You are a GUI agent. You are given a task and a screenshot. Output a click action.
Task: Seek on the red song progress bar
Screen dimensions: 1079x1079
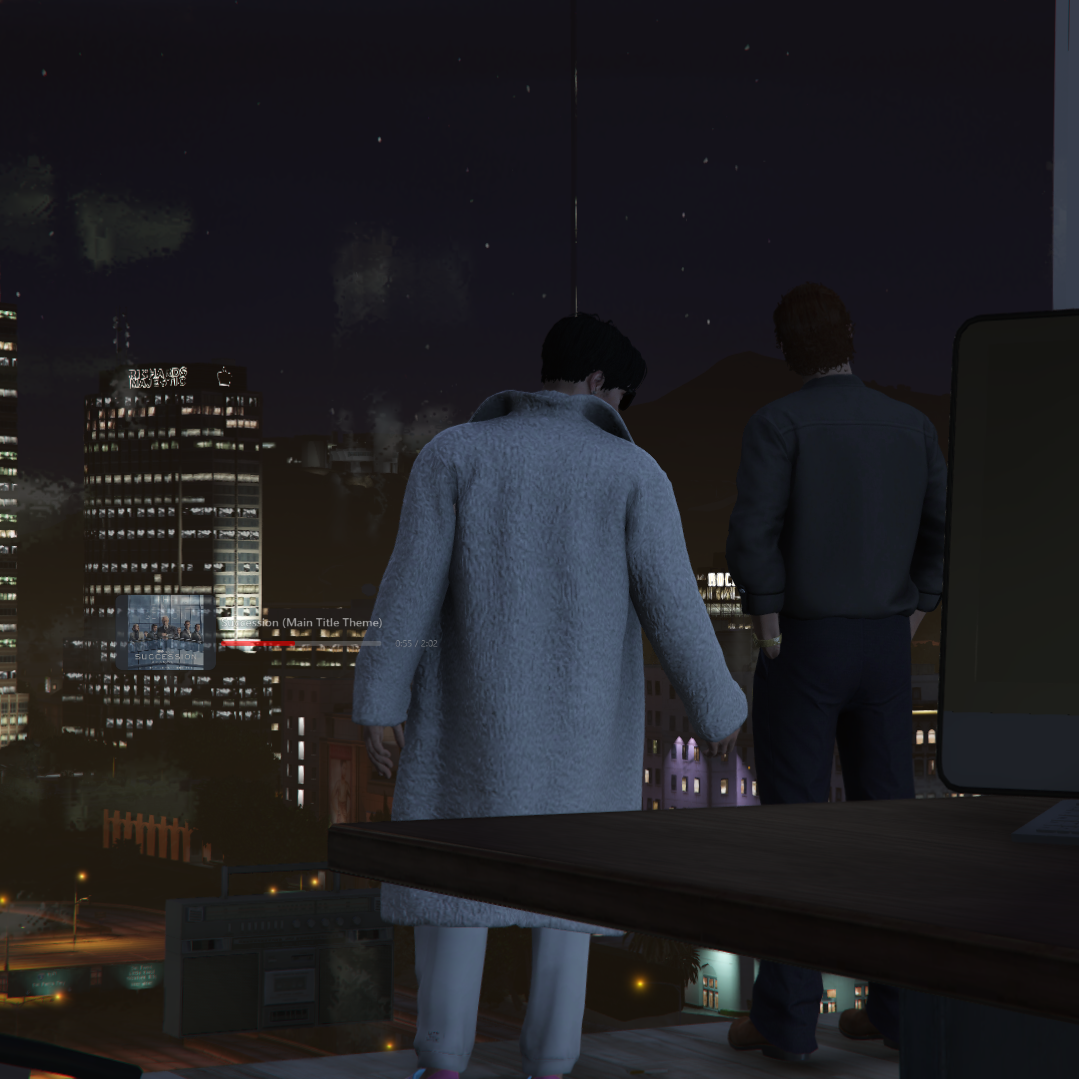point(300,644)
